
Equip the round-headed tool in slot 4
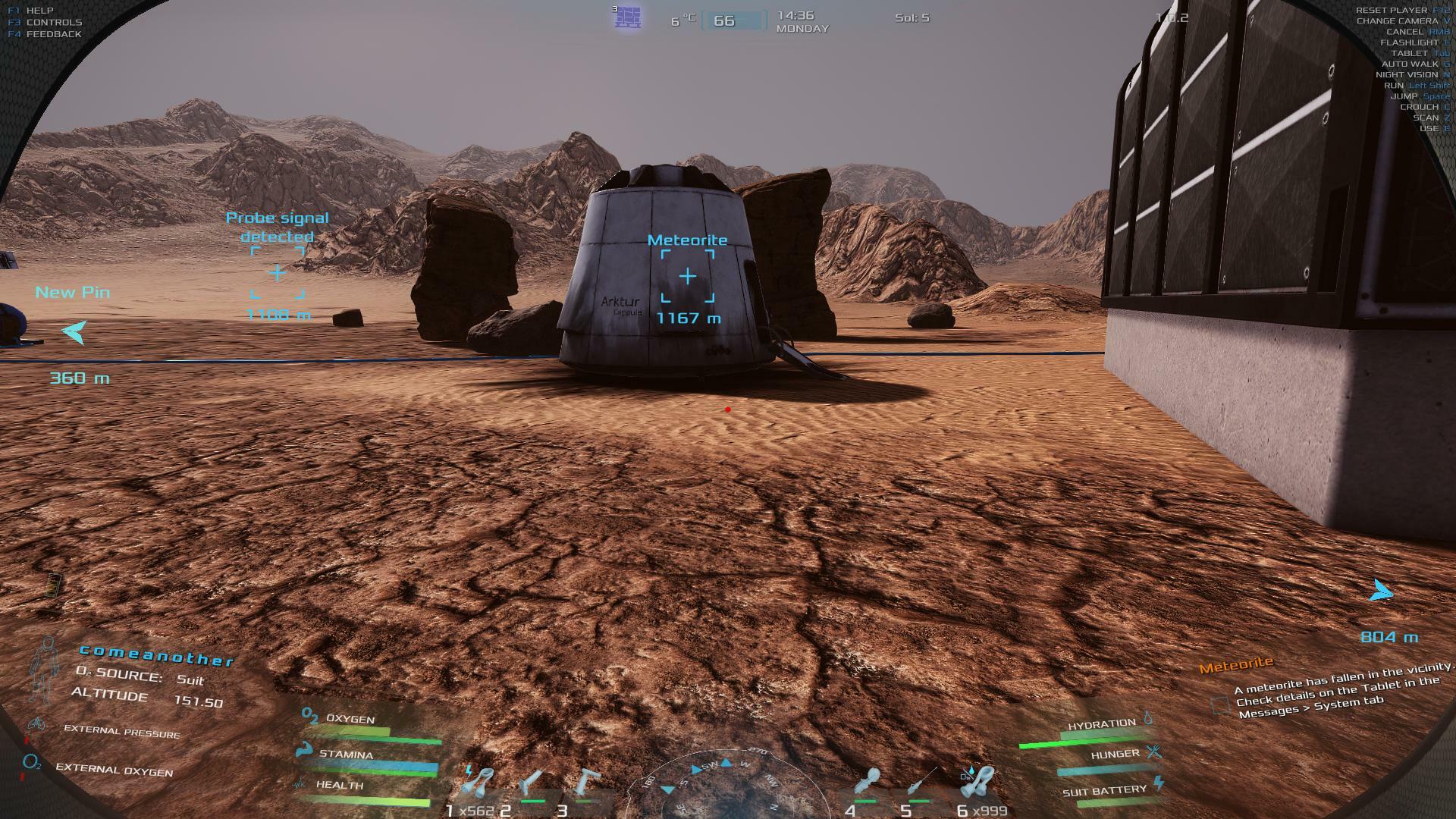pyautogui.click(x=868, y=783)
